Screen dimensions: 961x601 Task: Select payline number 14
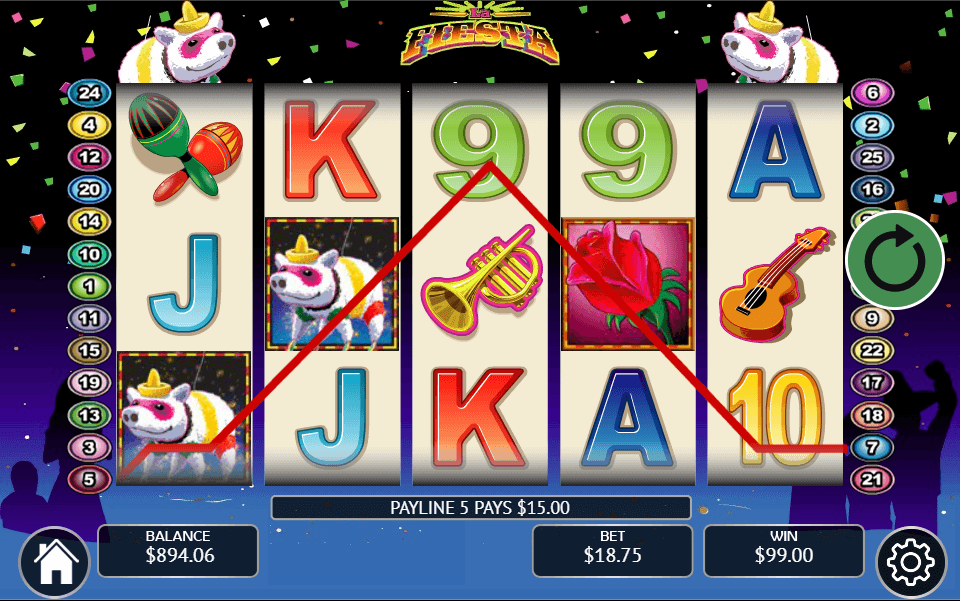tap(89, 222)
